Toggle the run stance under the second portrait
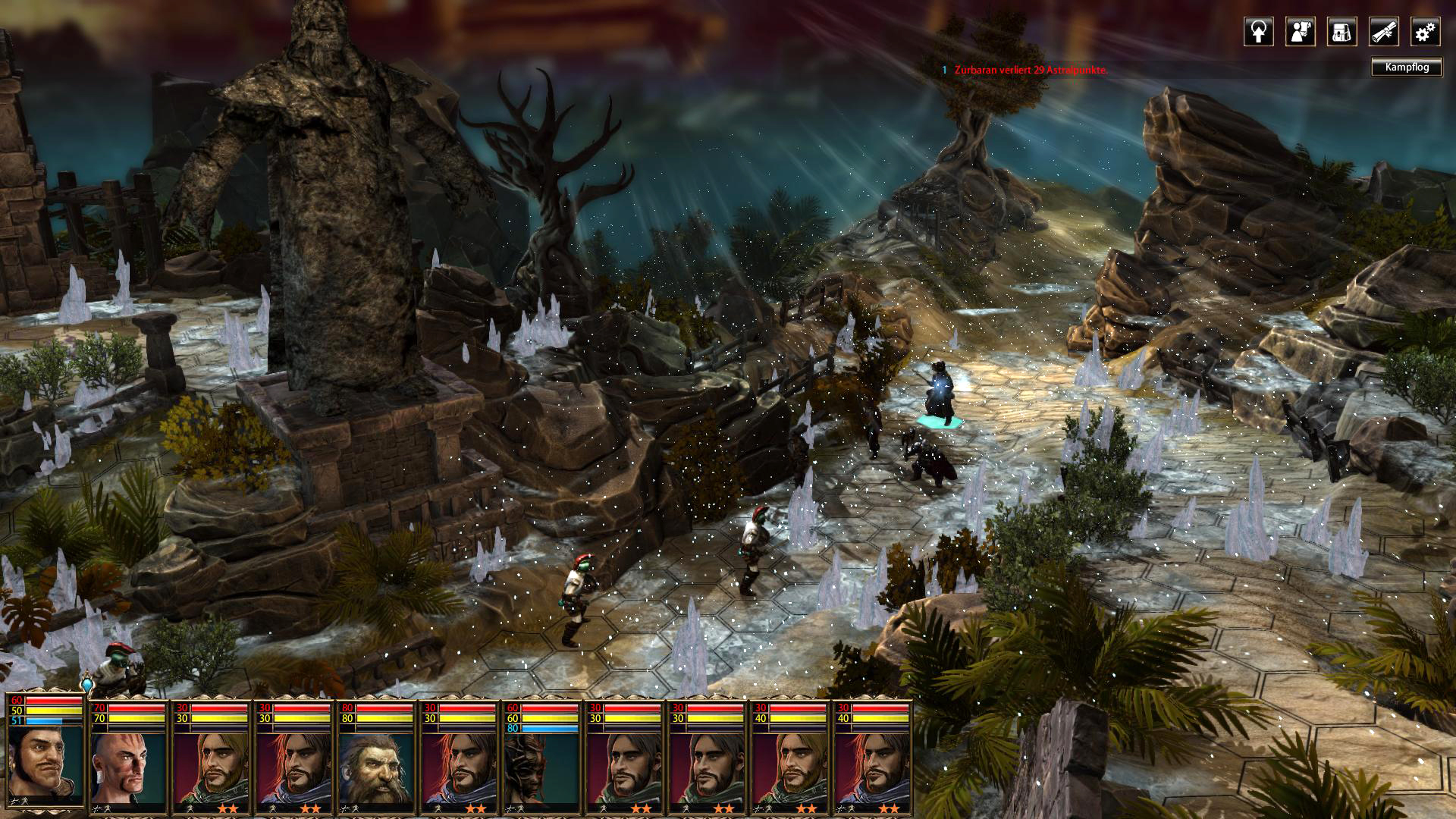The height and width of the screenshot is (819, 1456). pyautogui.click(x=109, y=808)
